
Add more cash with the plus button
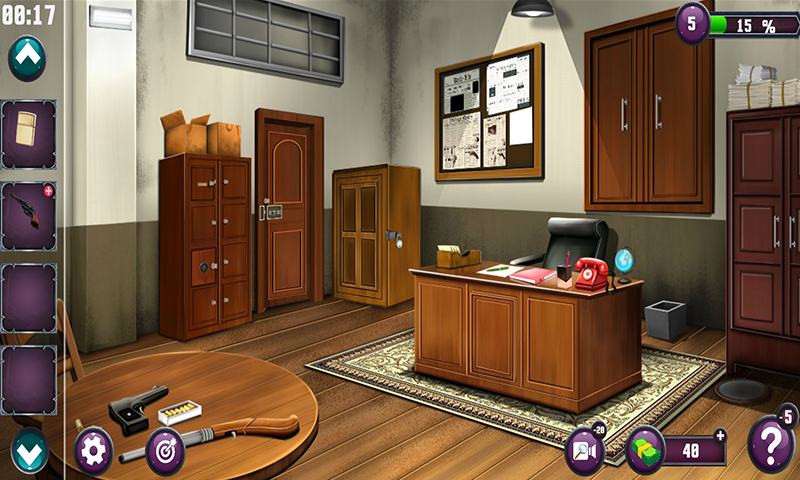720,435
